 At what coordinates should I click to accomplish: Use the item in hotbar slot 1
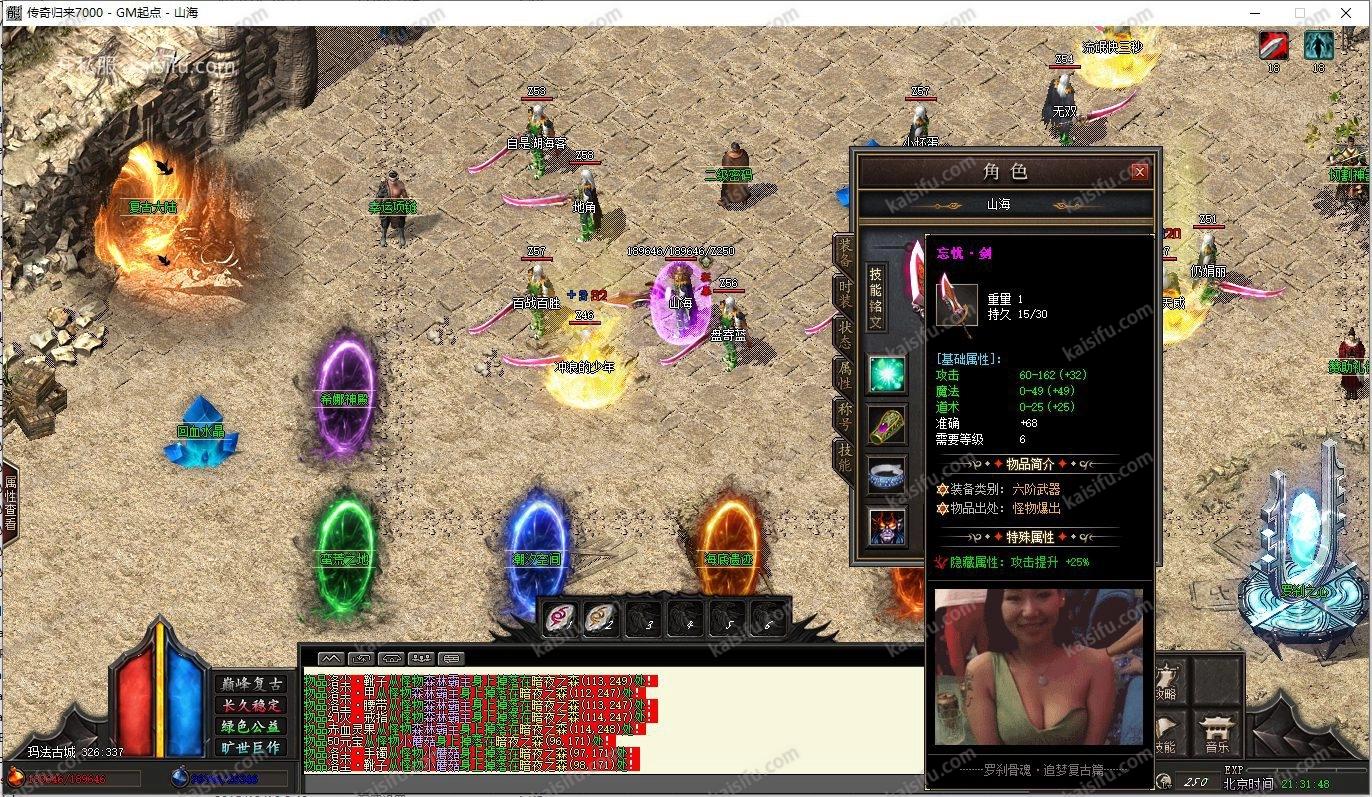(558, 620)
